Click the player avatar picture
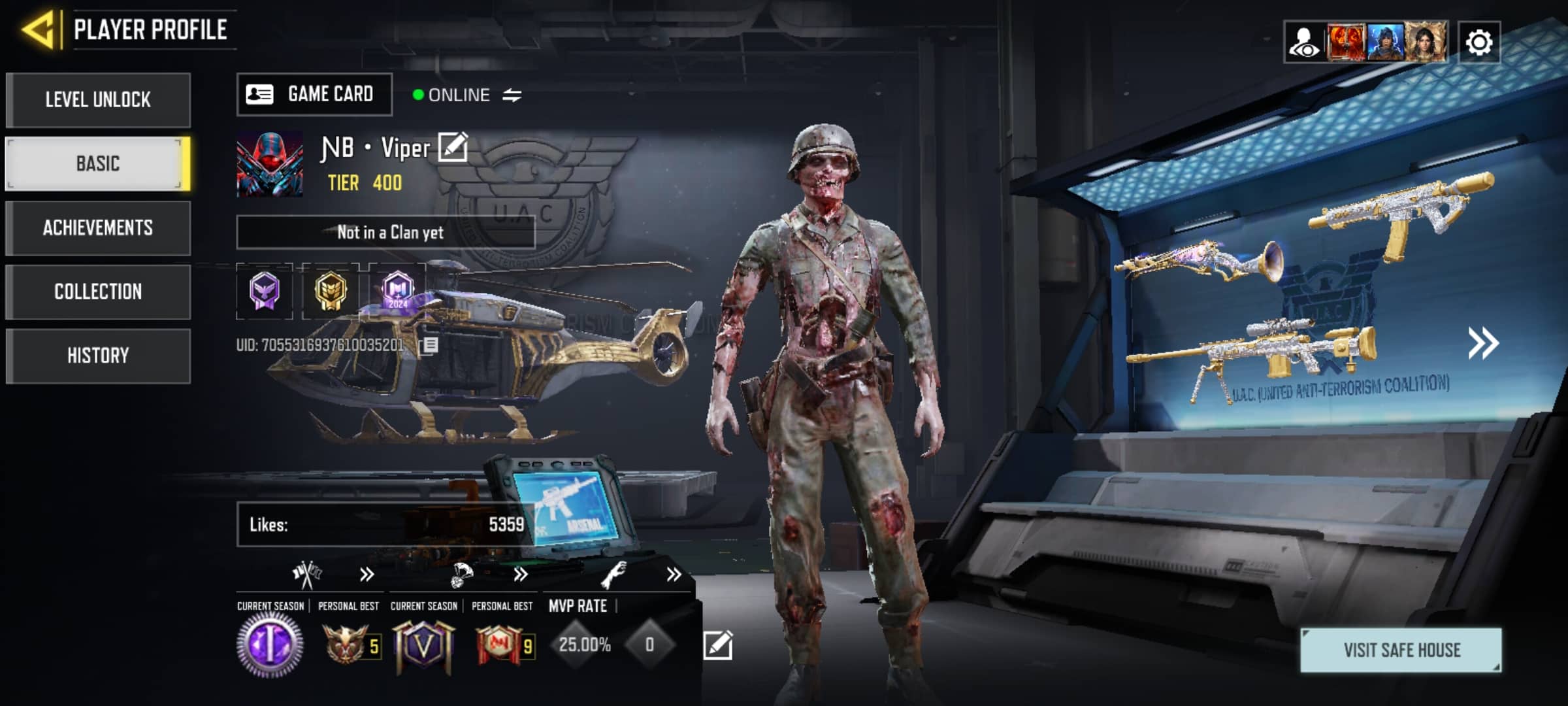Viewport: 1568px width, 706px height. click(x=270, y=163)
